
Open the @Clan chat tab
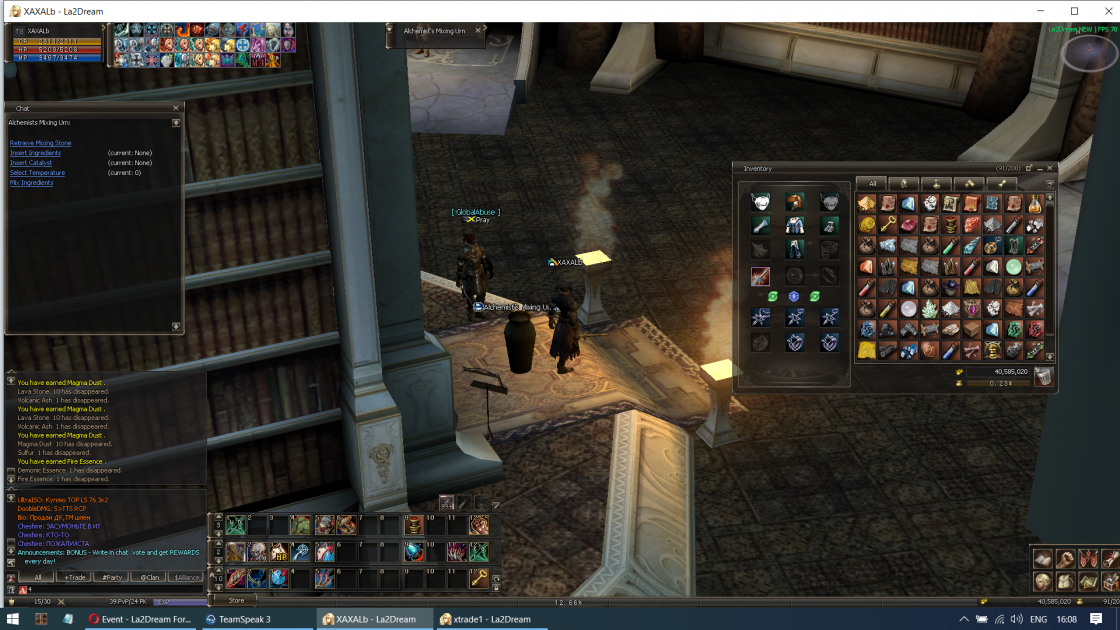(149, 577)
